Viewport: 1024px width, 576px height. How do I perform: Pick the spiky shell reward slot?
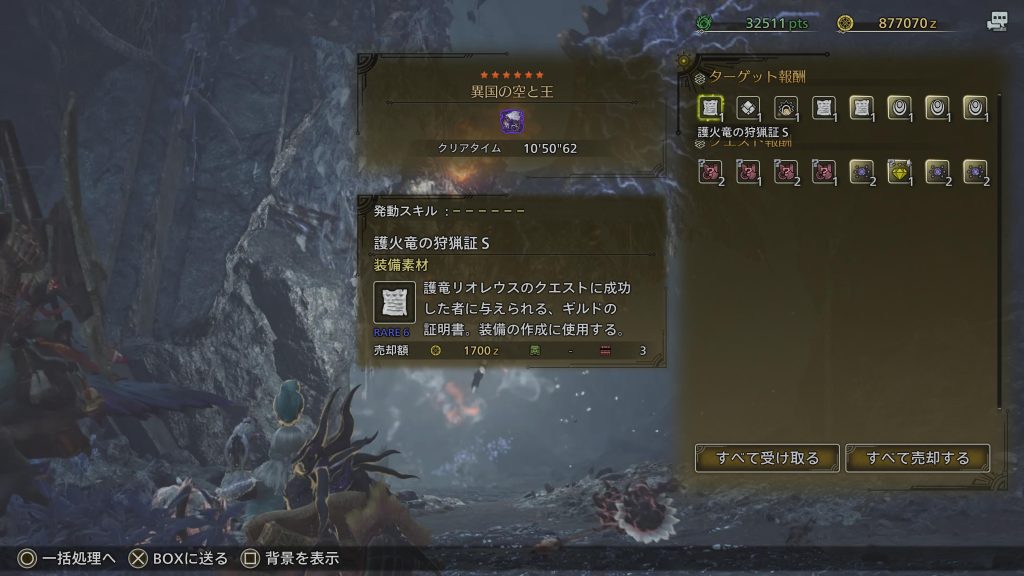coord(786,108)
